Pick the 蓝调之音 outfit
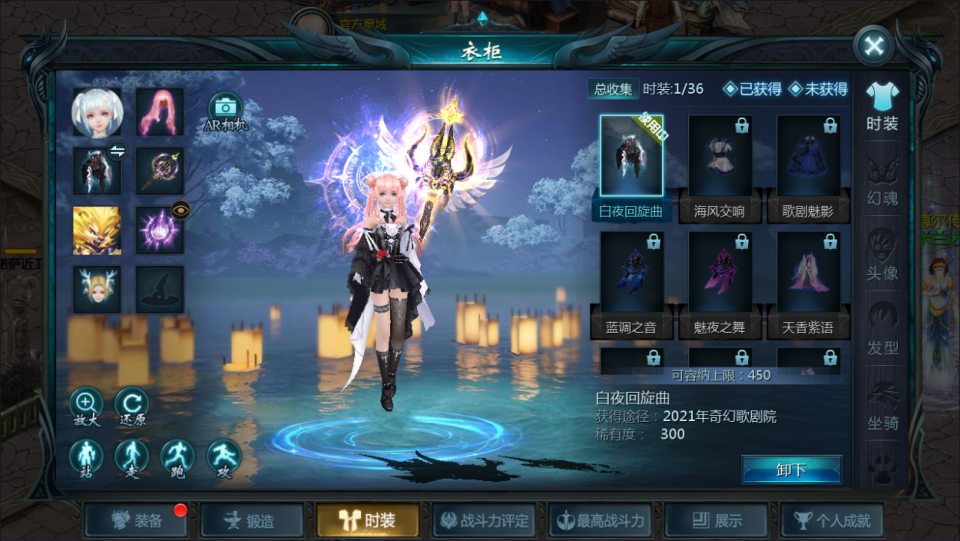Image resolution: width=960 pixels, height=541 pixels. coord(631,284)
